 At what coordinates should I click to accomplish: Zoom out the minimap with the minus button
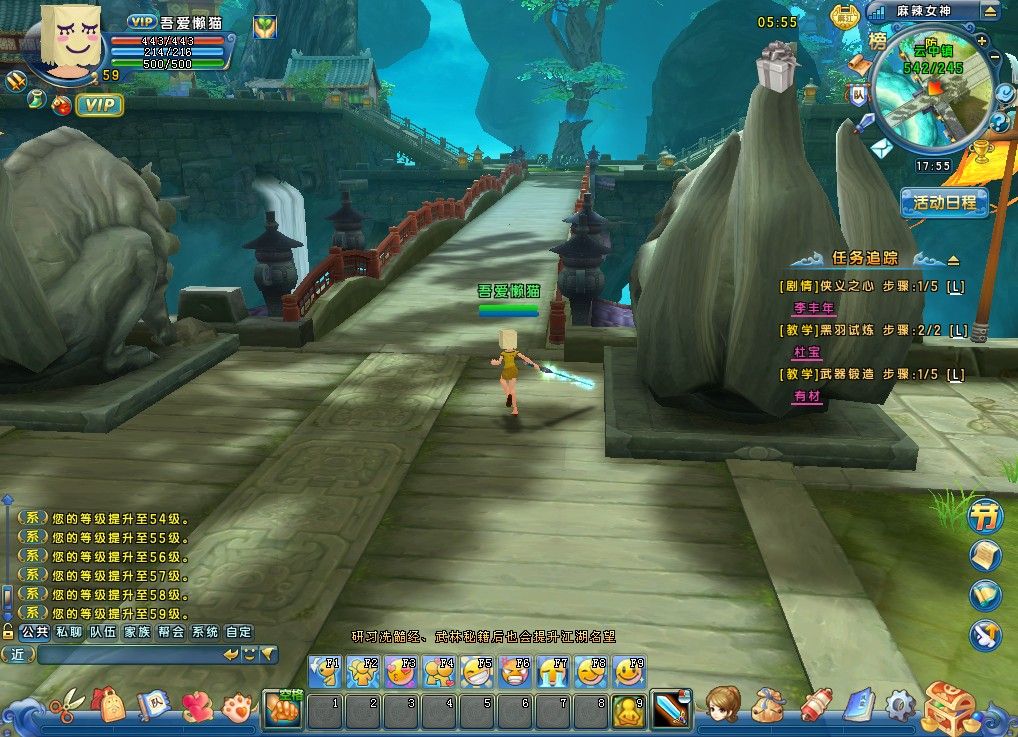[x=994, y=57]
